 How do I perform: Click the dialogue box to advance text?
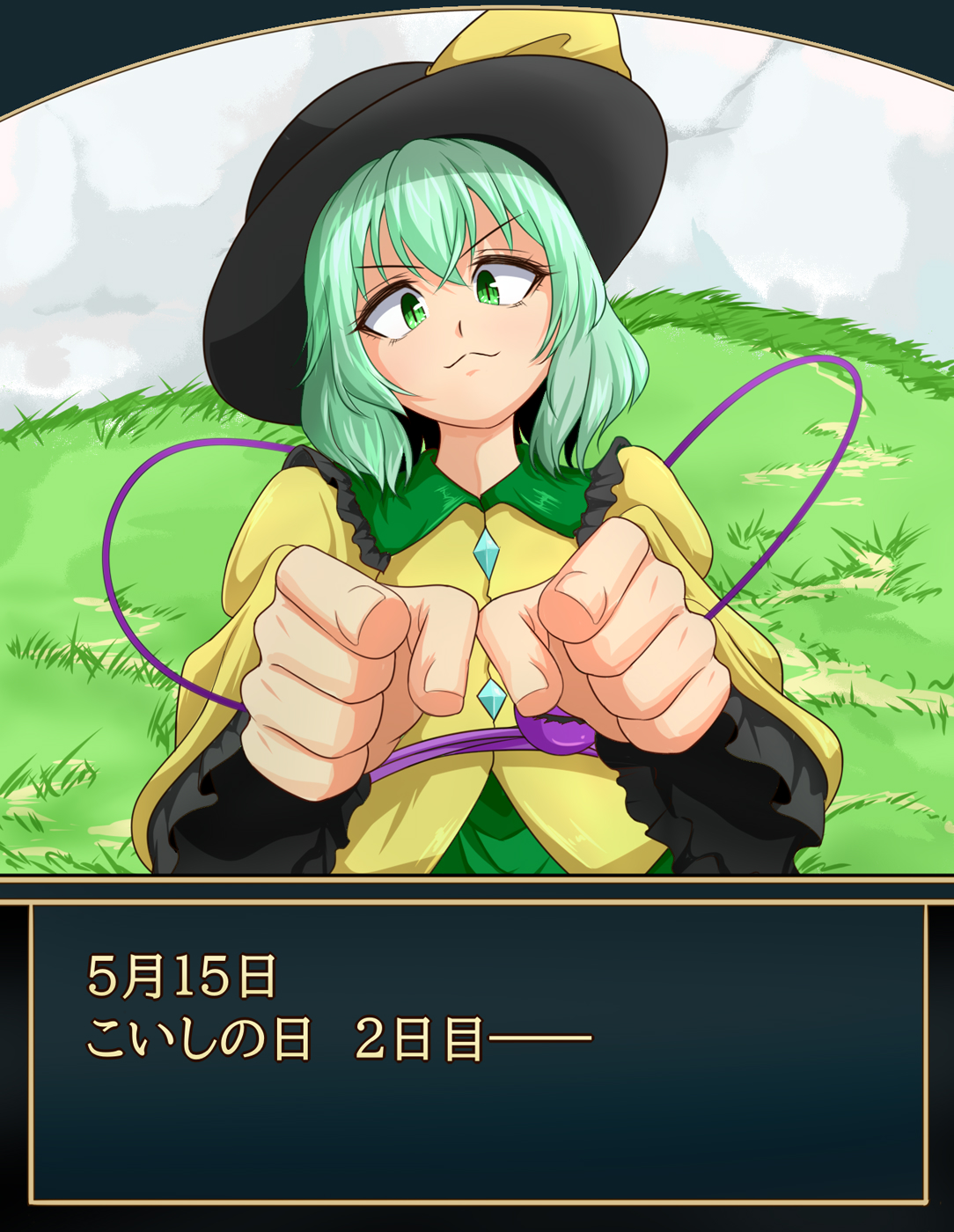click(477, 1052)
